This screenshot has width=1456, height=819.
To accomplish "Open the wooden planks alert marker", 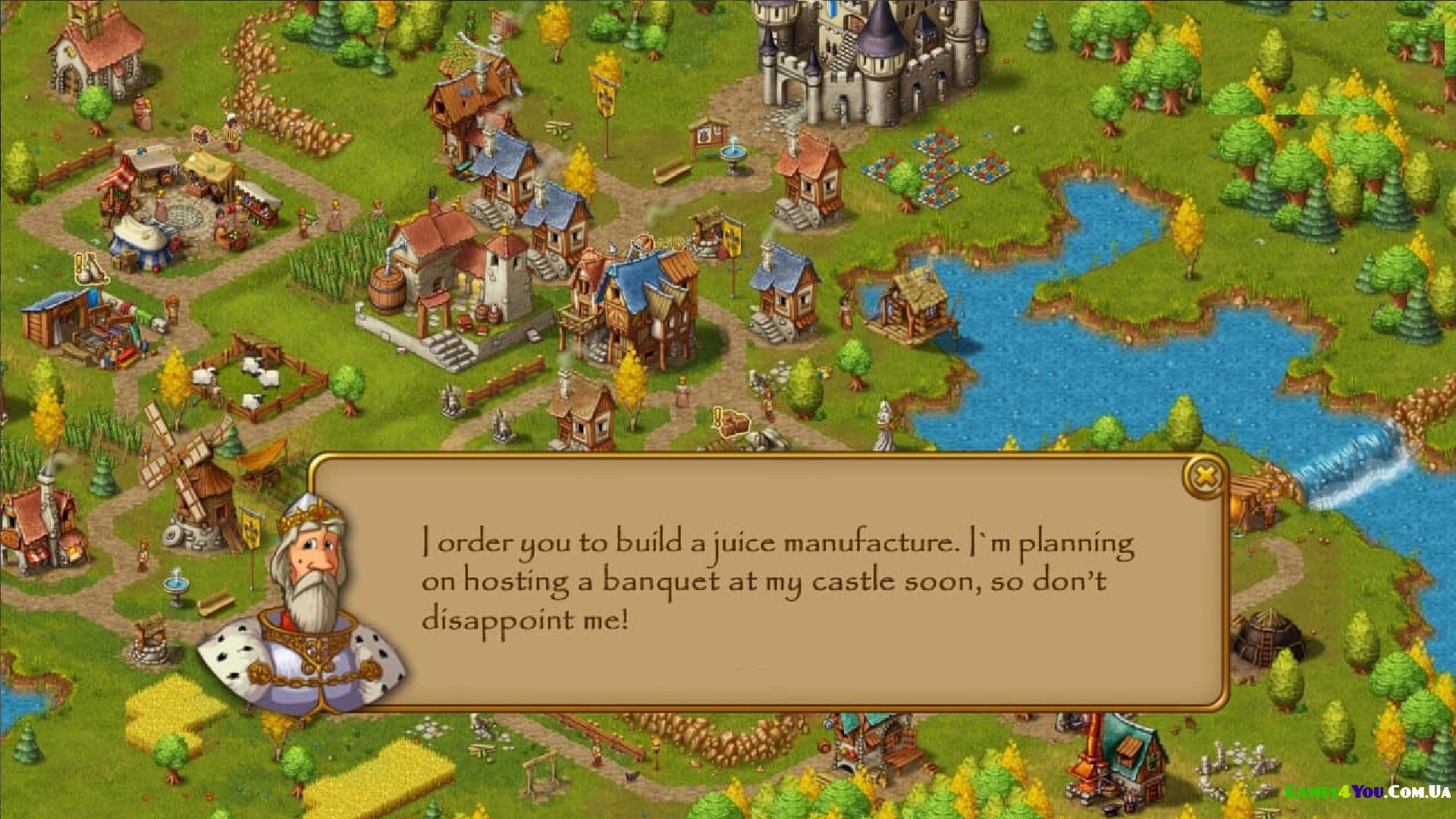I will click(731, 422).
